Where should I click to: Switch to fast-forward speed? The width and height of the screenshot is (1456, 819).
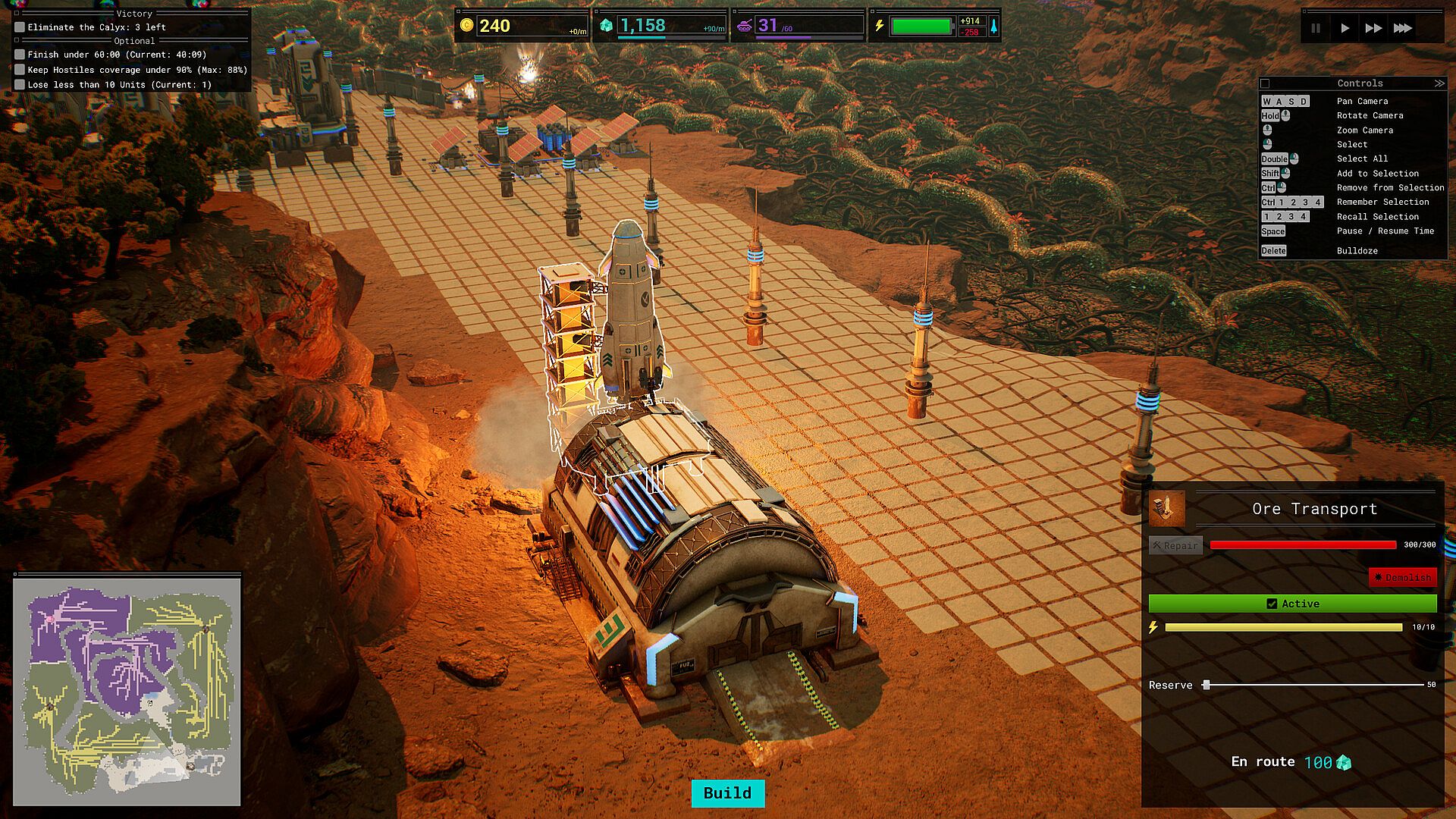pos(1373,28)
